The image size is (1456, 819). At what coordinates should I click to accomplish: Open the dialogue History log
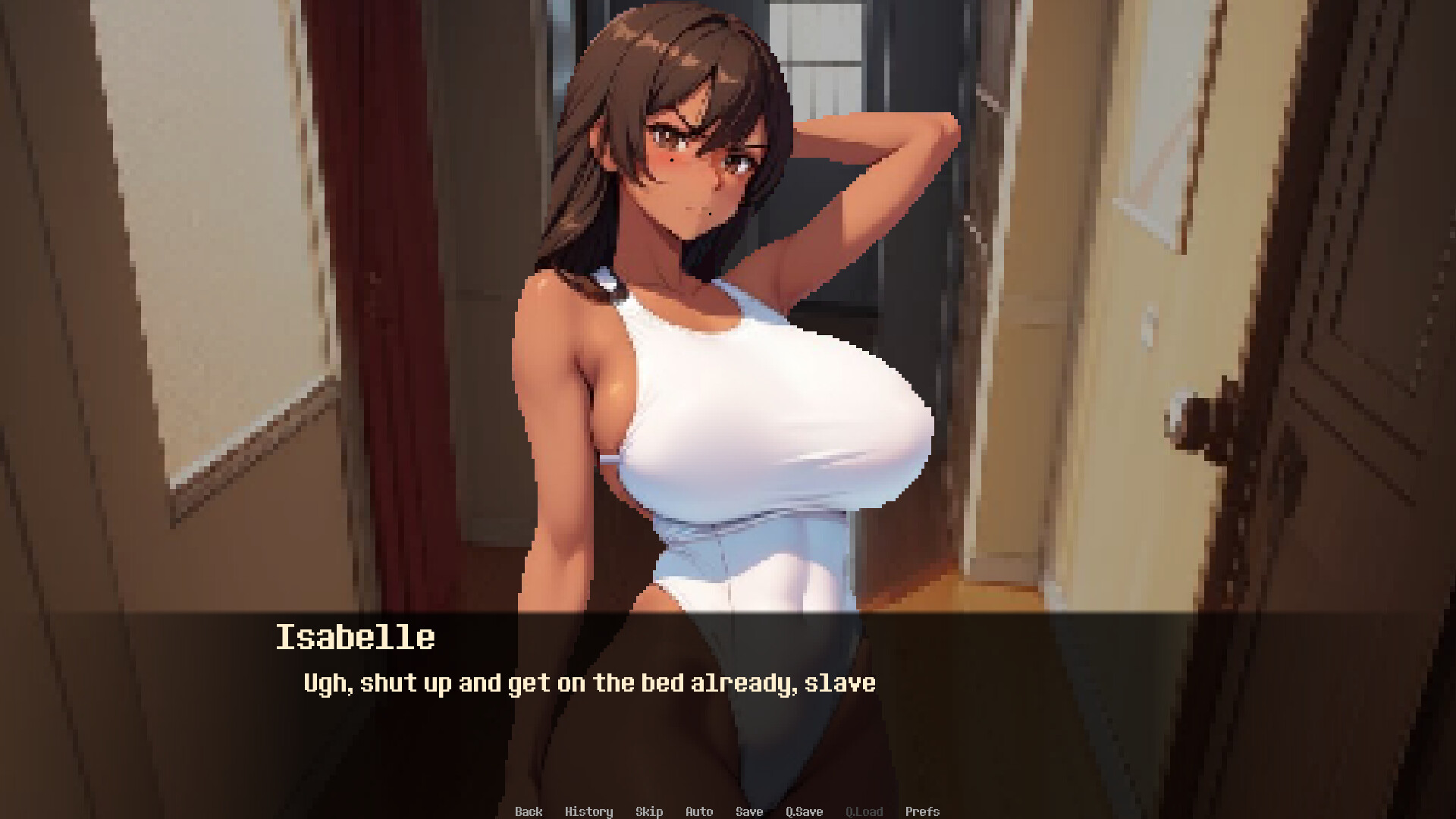tap(590, 811)
